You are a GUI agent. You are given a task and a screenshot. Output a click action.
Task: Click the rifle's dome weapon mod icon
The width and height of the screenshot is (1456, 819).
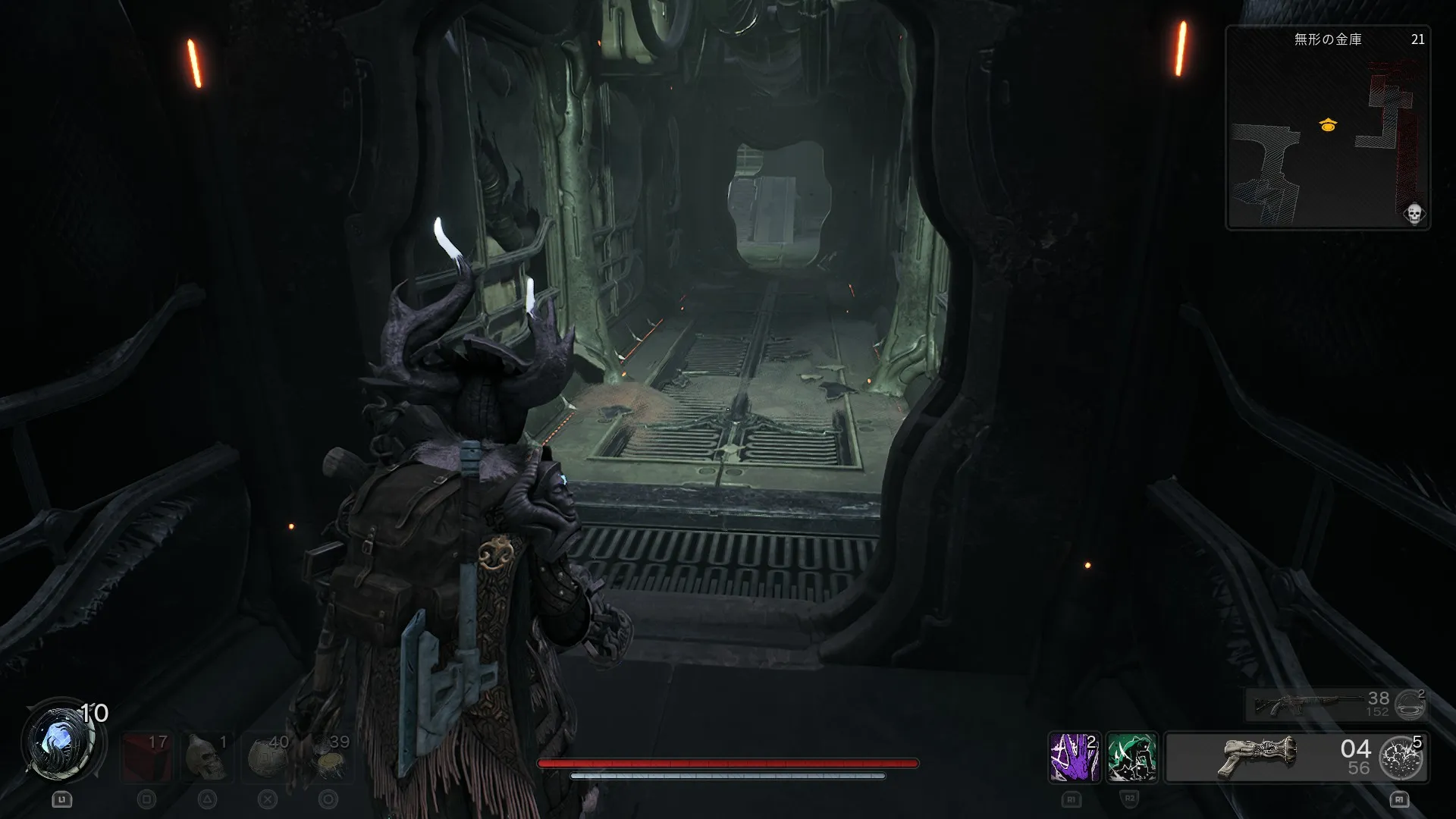tap(1410, 704)
